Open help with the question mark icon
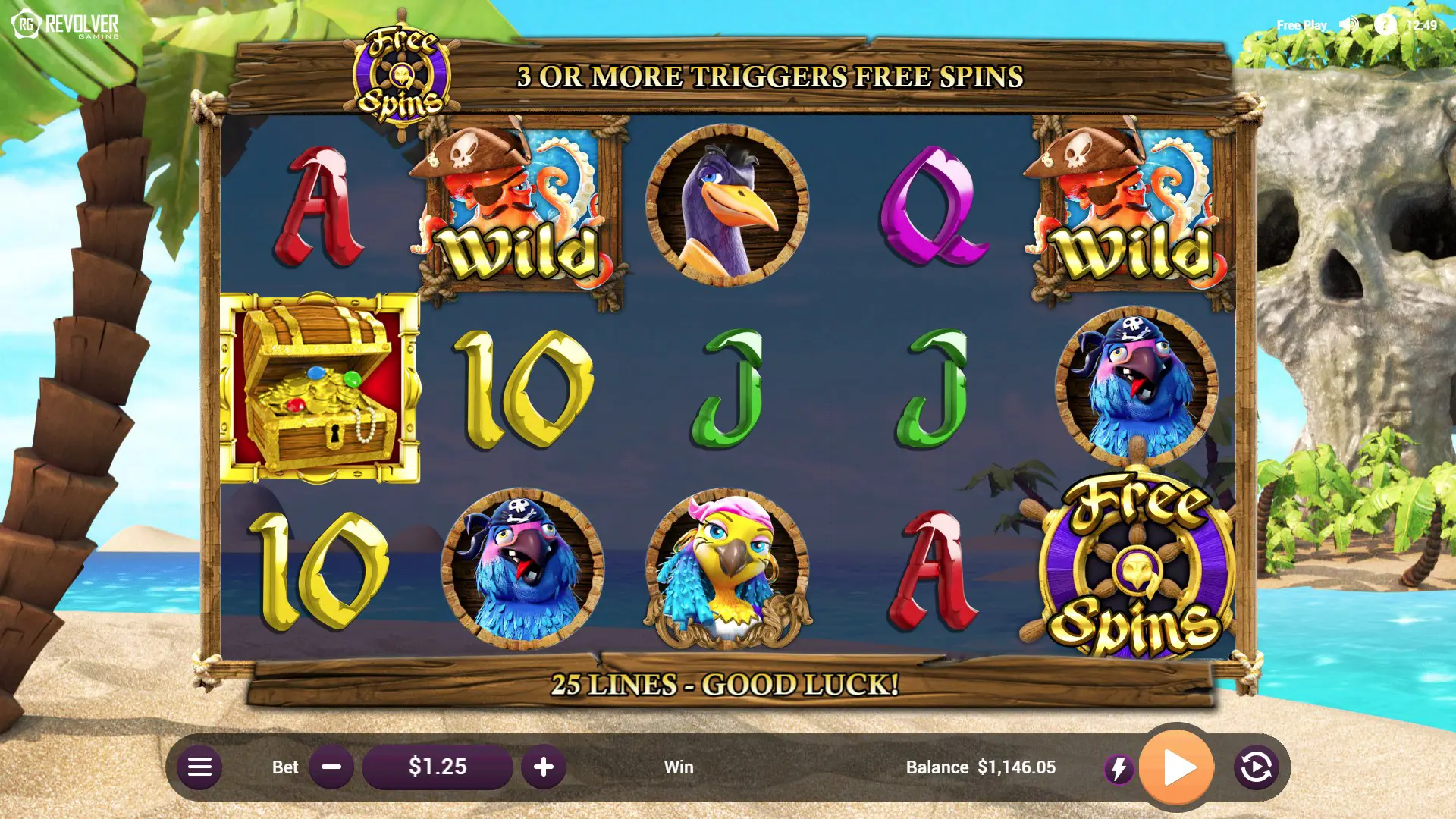The image size is (1456, 819). click(1385, 24)
